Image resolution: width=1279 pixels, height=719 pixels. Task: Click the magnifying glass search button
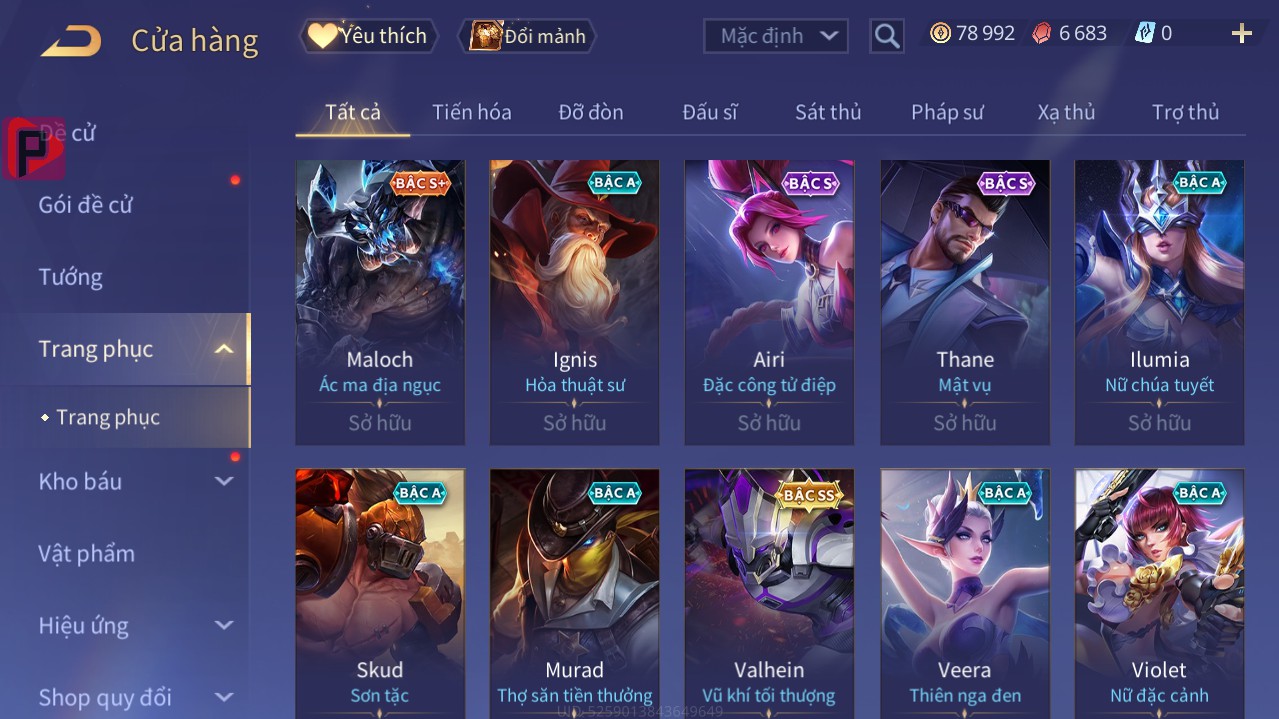[x=886, y=37]
